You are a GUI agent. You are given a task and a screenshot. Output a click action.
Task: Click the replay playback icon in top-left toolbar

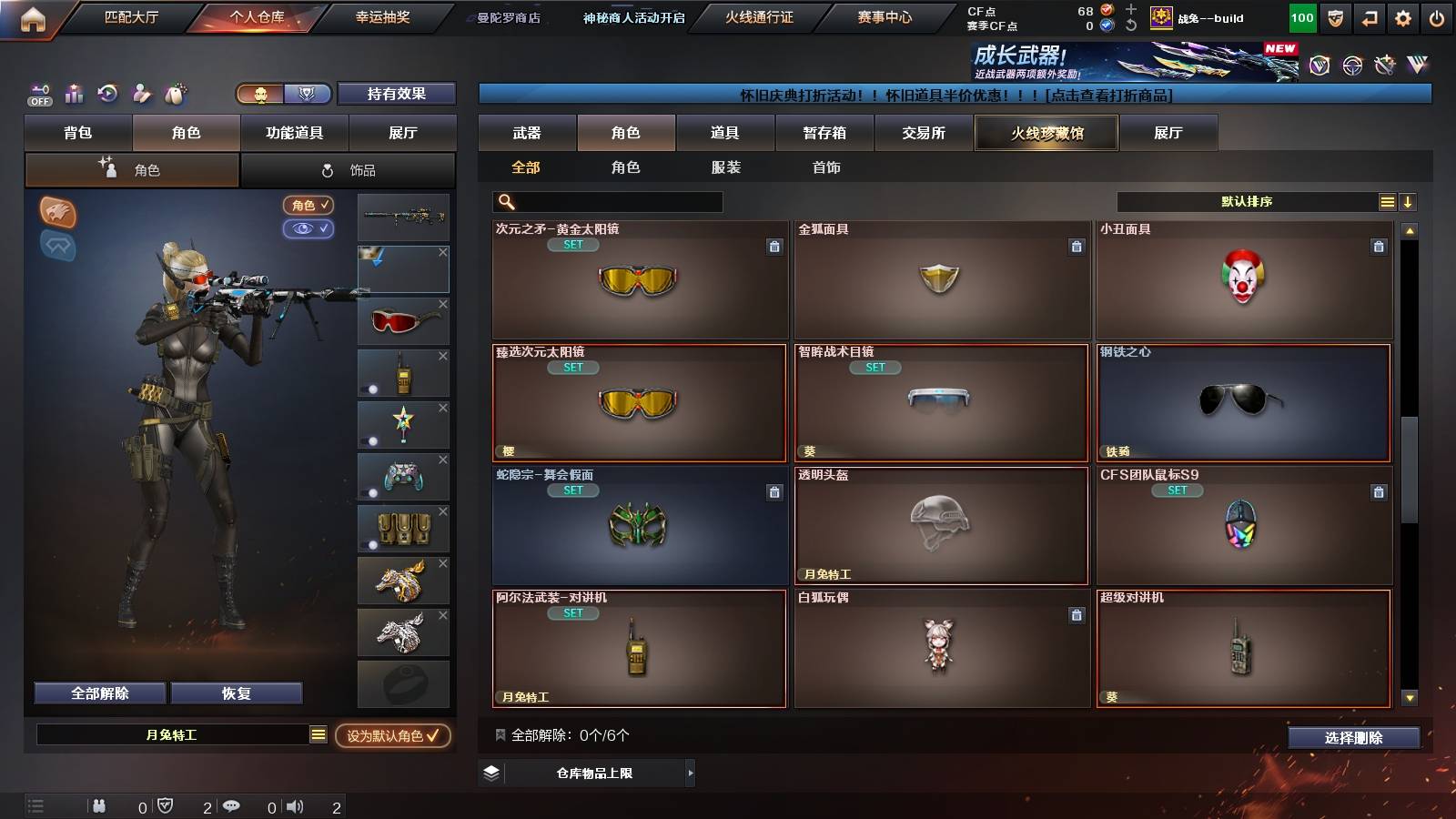[108, 94]
